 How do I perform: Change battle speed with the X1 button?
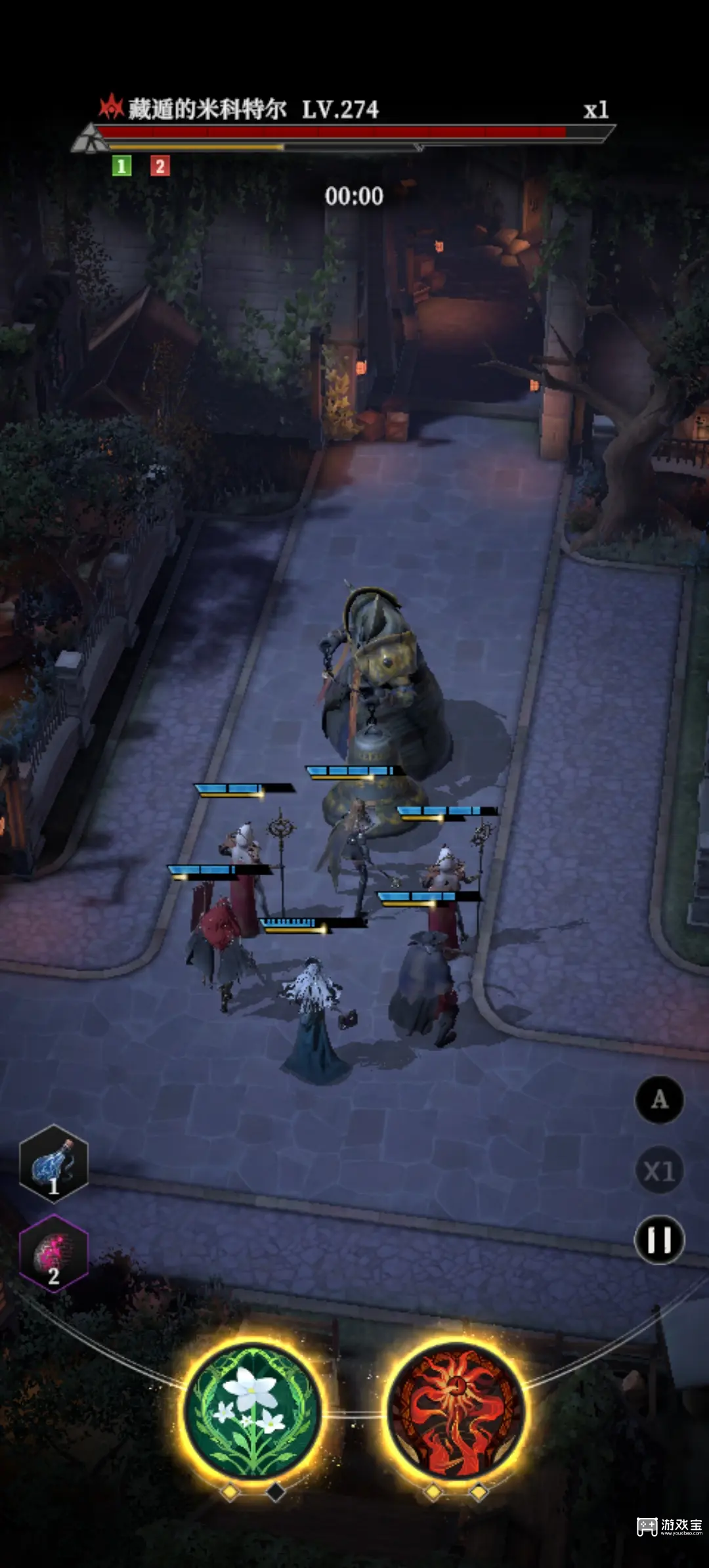click(x=659, y=1170)
